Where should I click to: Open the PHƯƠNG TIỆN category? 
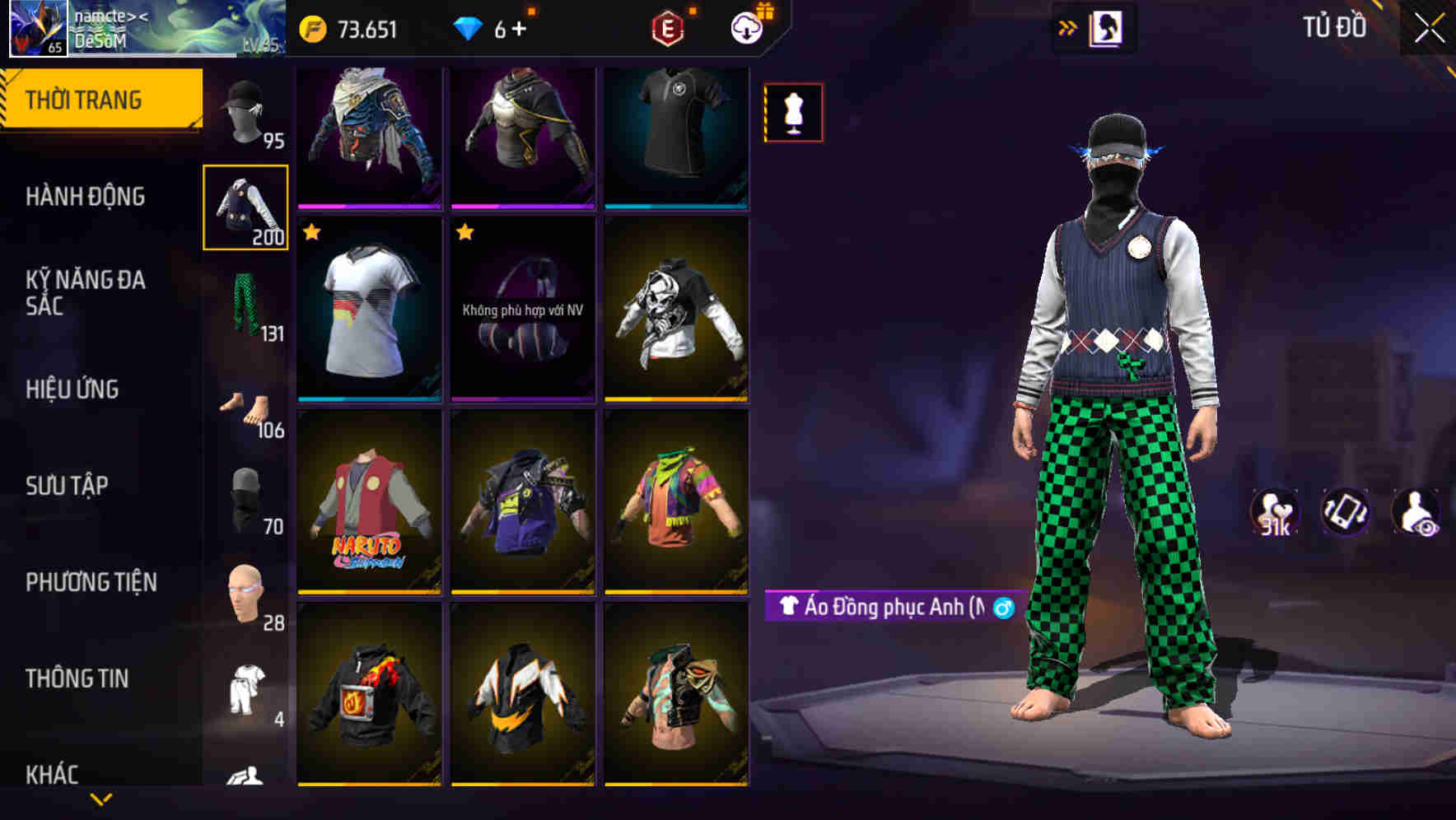coord(92,581)
